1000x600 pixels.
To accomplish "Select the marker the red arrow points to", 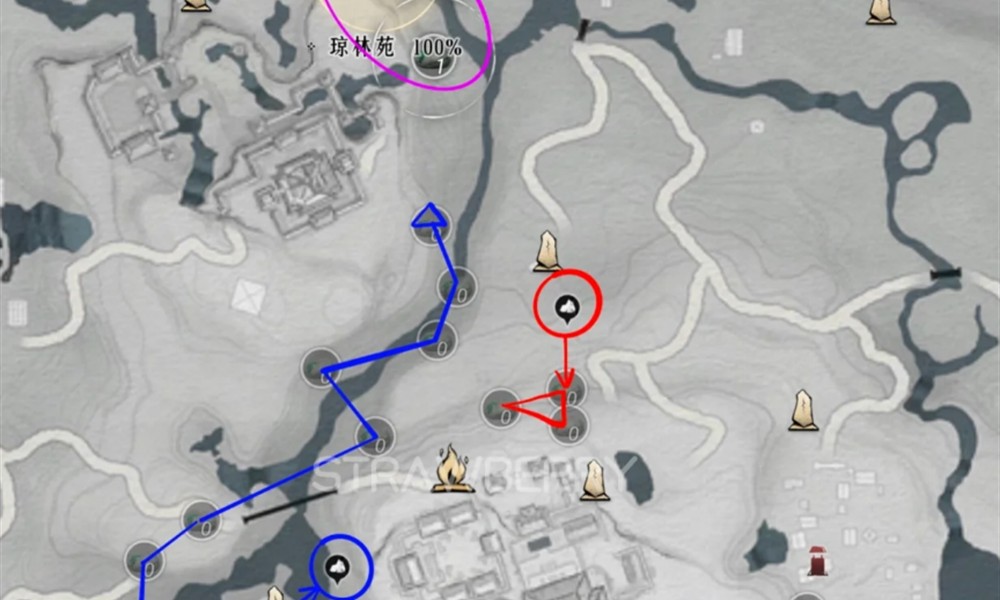I will click(565, 388).
